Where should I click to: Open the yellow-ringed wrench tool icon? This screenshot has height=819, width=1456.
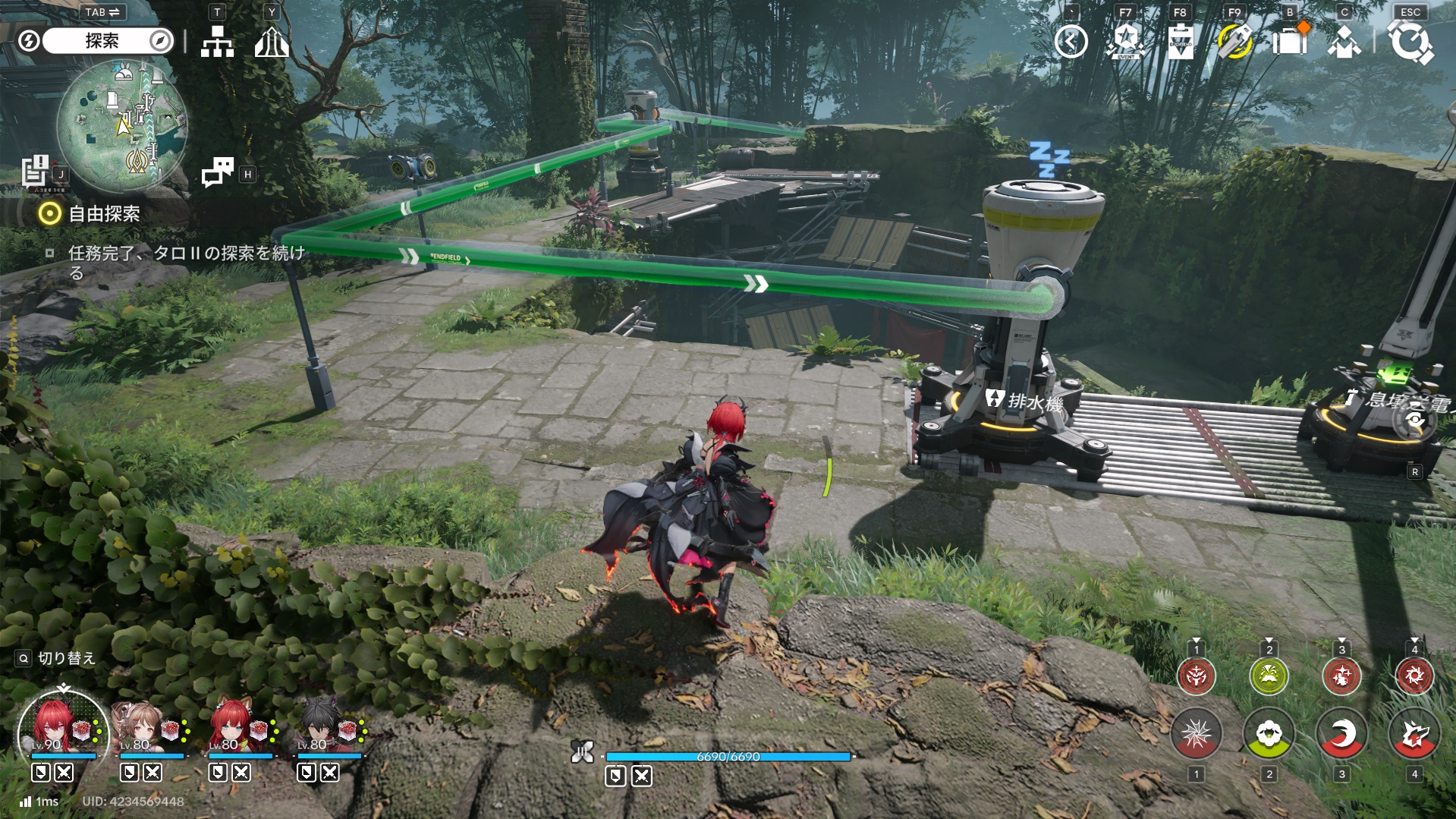[x=1234, y=42]
